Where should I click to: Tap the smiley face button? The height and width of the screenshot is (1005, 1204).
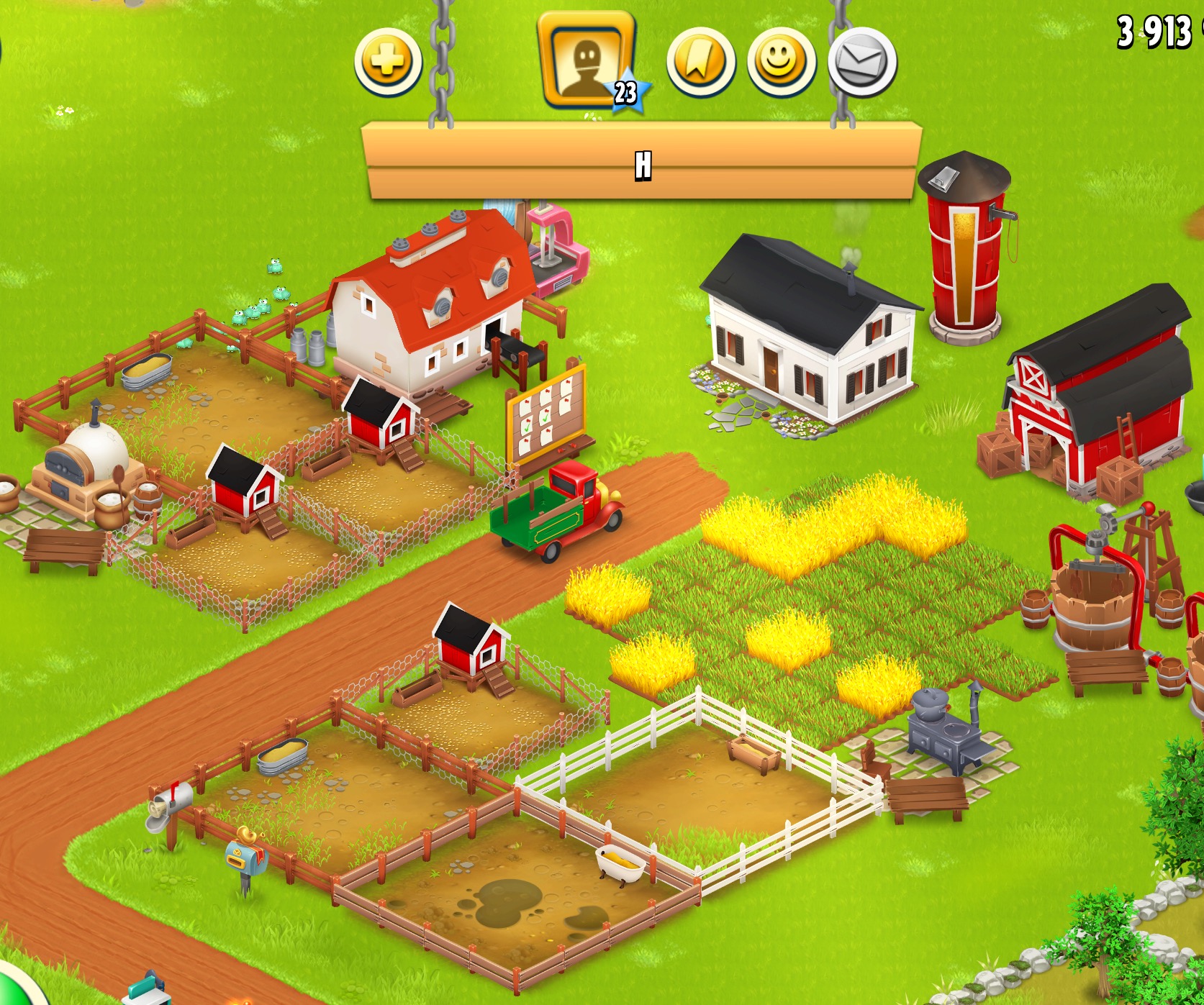click(x=782, y=62)
